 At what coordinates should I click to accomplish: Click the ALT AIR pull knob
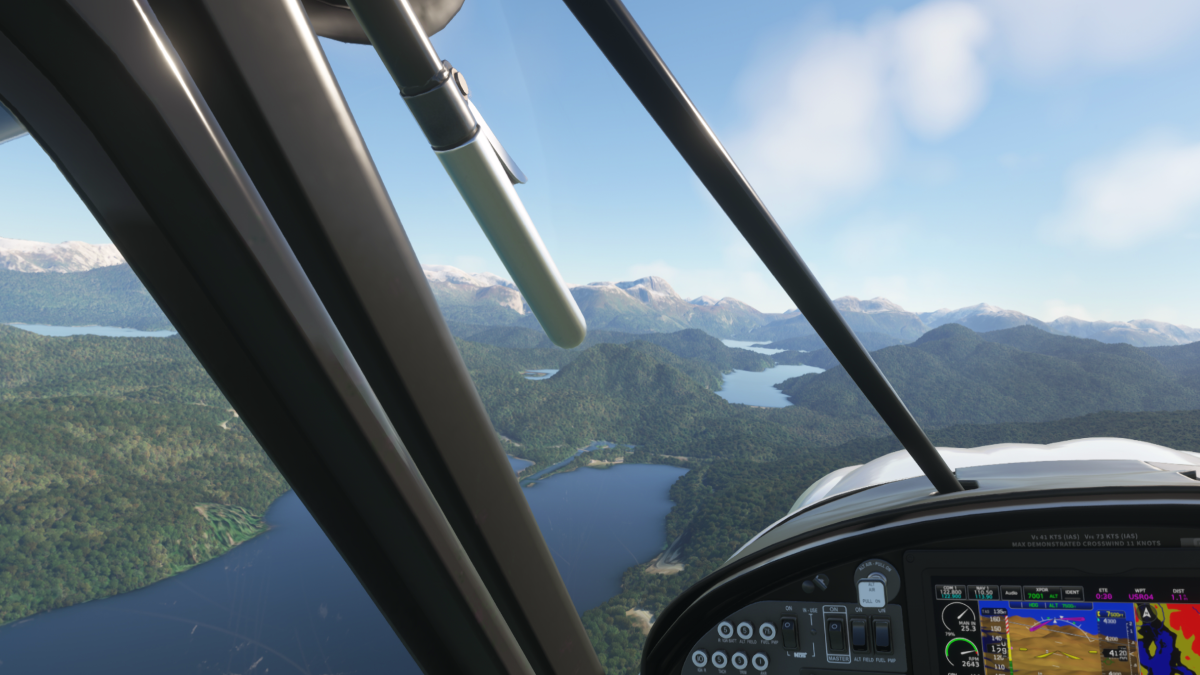coord(872,592)
